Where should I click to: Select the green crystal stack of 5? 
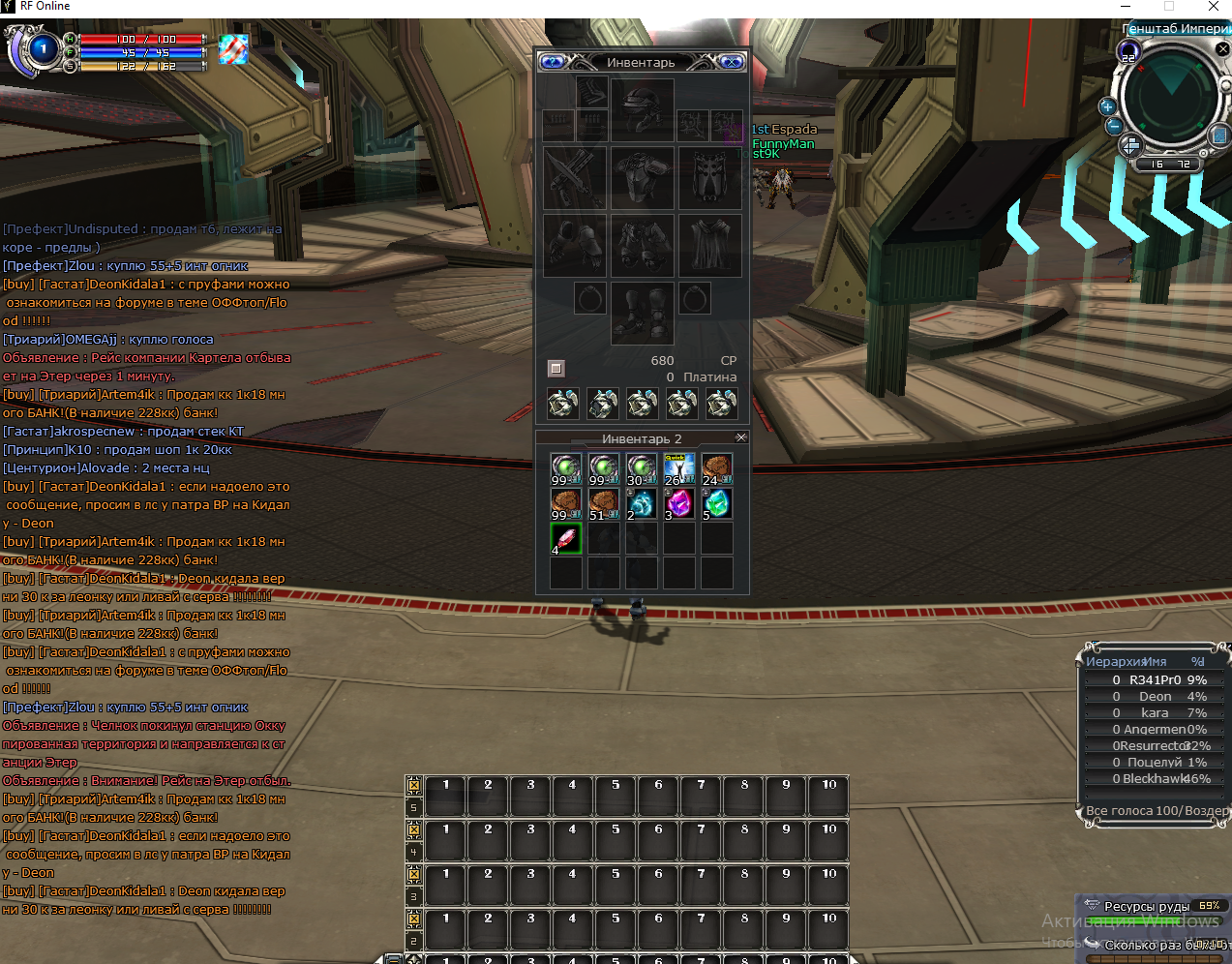717,503
